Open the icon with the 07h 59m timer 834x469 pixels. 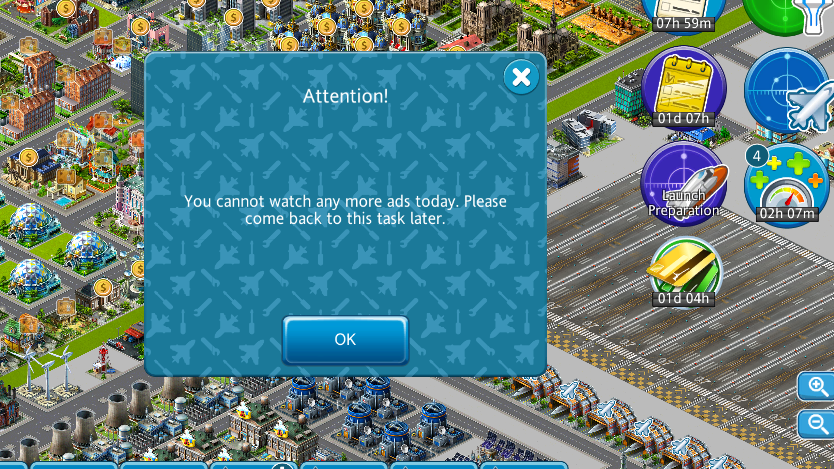[683, 12]
